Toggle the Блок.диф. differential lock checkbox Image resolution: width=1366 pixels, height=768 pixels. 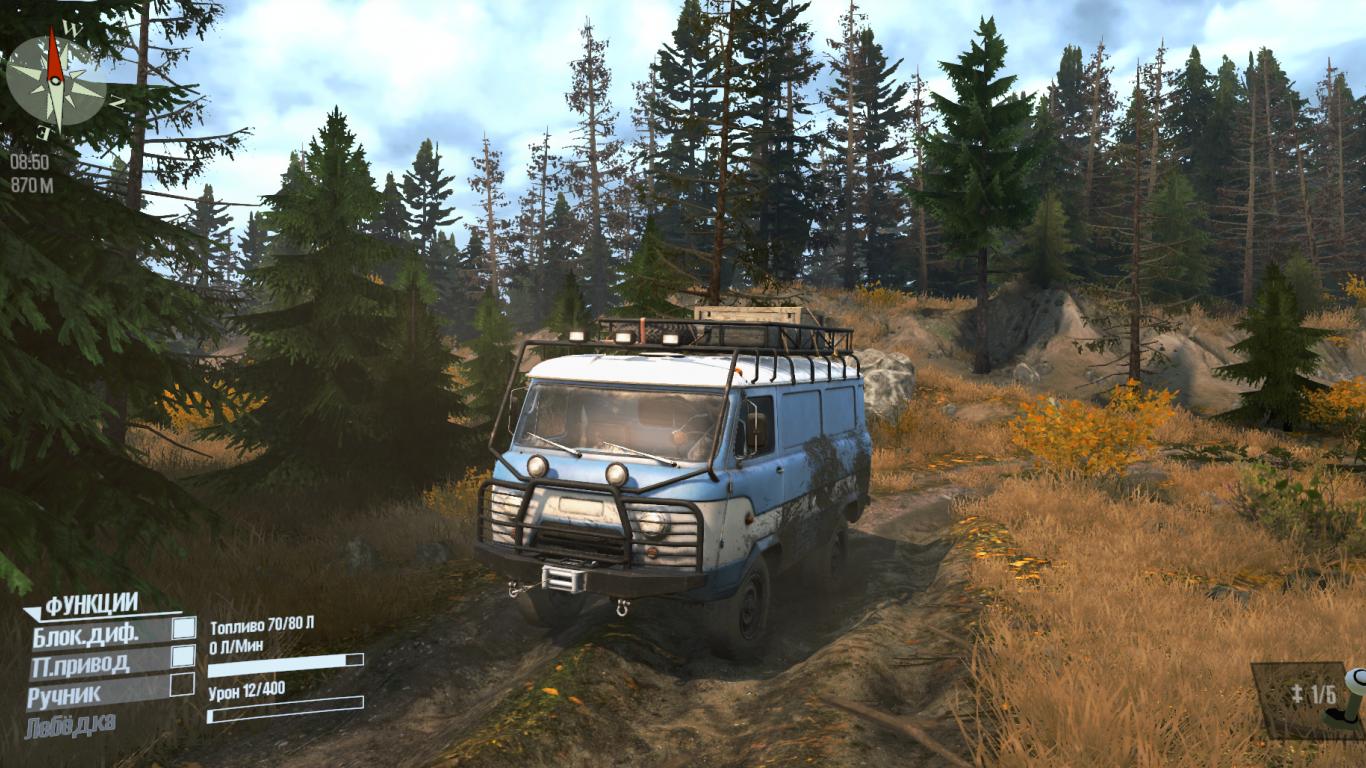(x=184, y=628)
